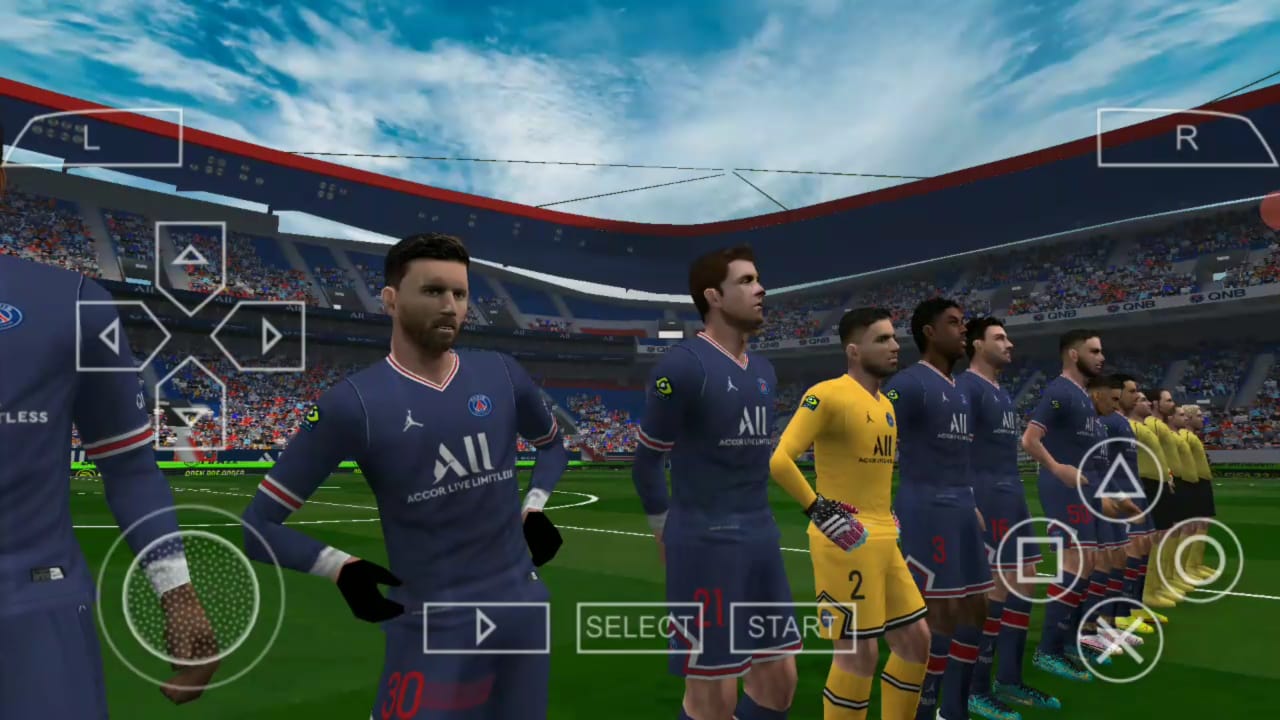This screenshot has height=720, width=1280.
Task: Skip the lineup scene with Cross
Action: point(1120,641)
